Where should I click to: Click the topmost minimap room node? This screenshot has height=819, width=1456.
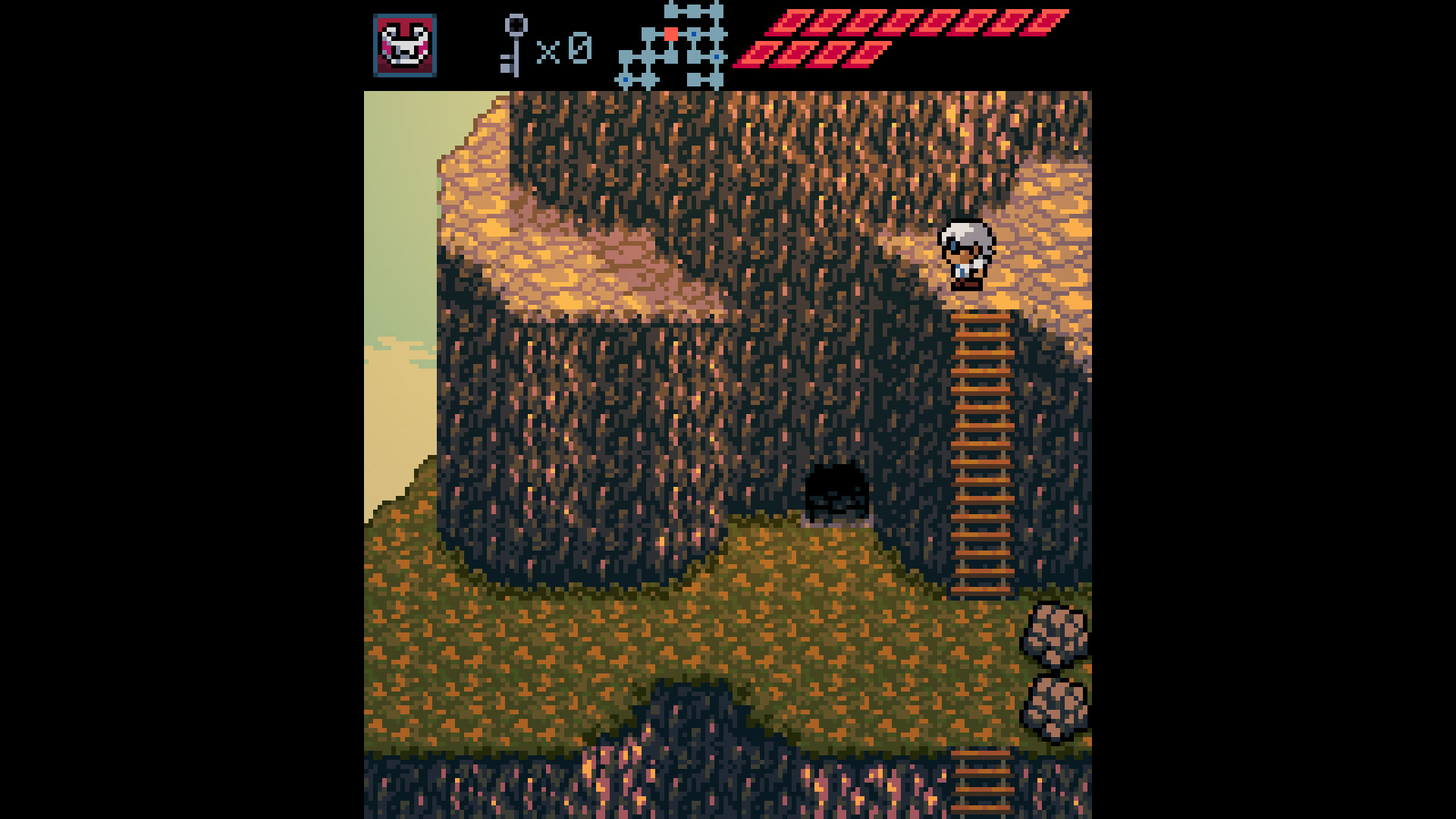click(x=670, y=10)
